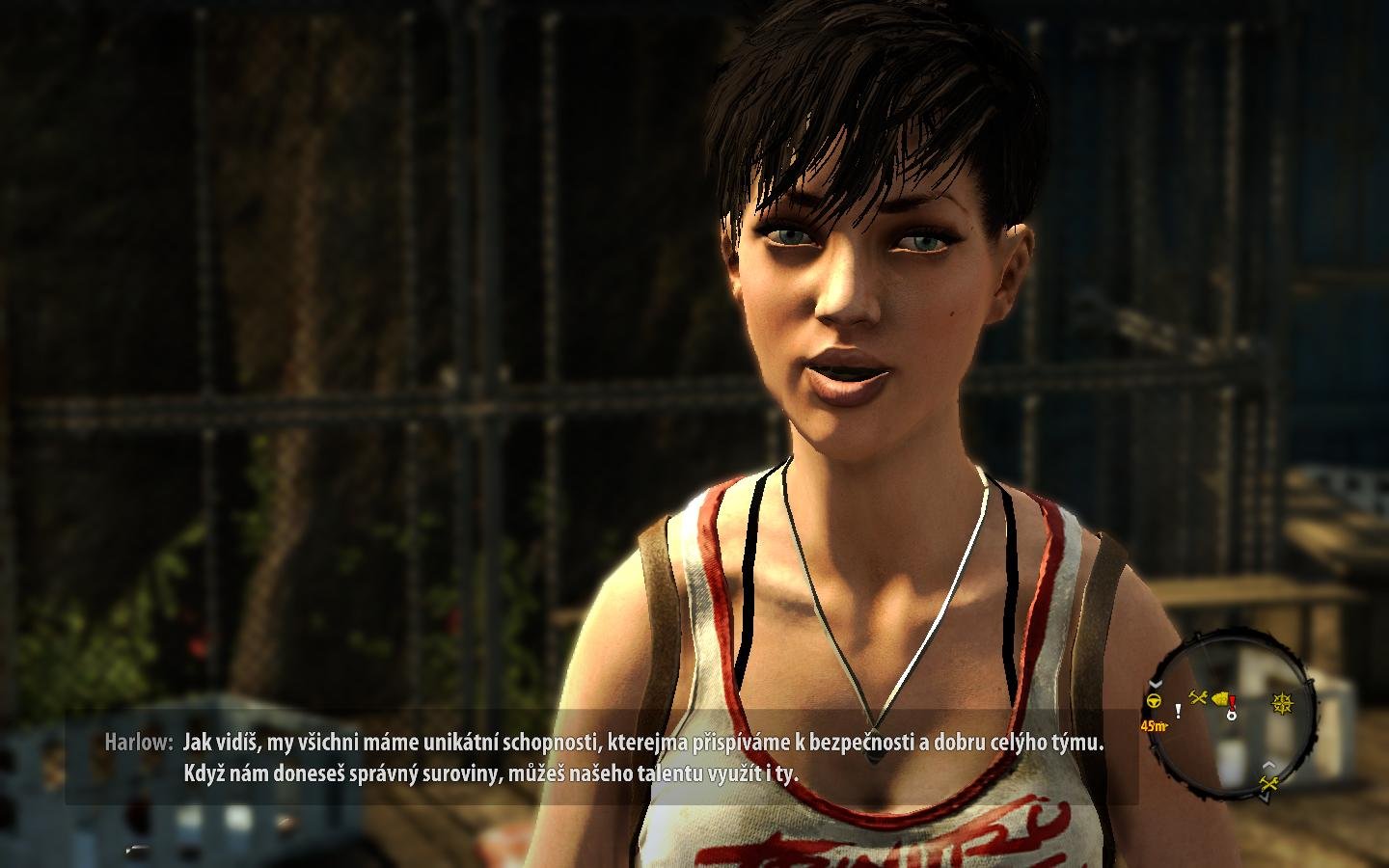
Task: Click the white player position marker in minimap center
Action: (x=1232, y=717)
